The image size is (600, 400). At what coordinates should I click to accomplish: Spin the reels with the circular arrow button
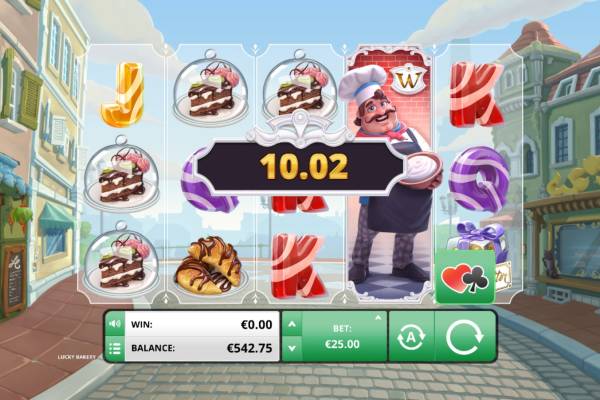(464, 336)
